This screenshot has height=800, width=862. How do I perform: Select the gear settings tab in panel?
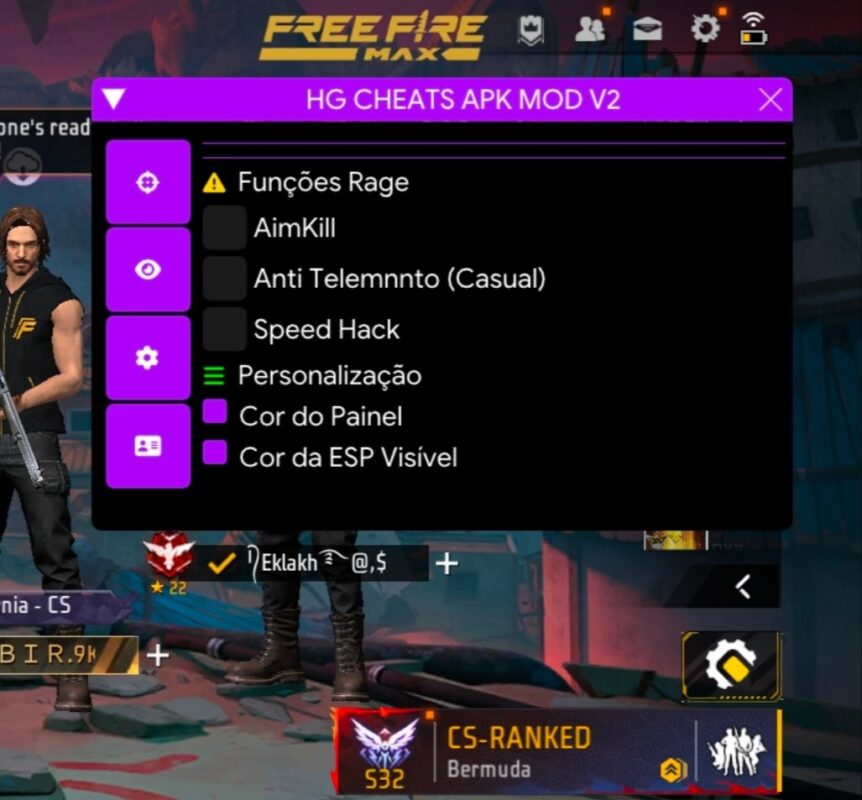148,358
